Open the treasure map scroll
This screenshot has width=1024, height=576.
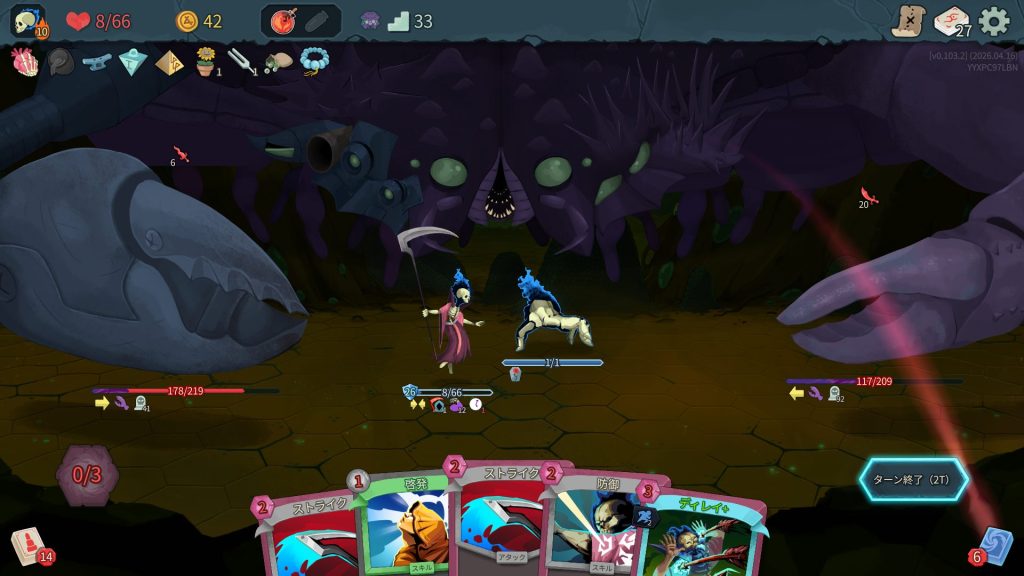[908, 21]
